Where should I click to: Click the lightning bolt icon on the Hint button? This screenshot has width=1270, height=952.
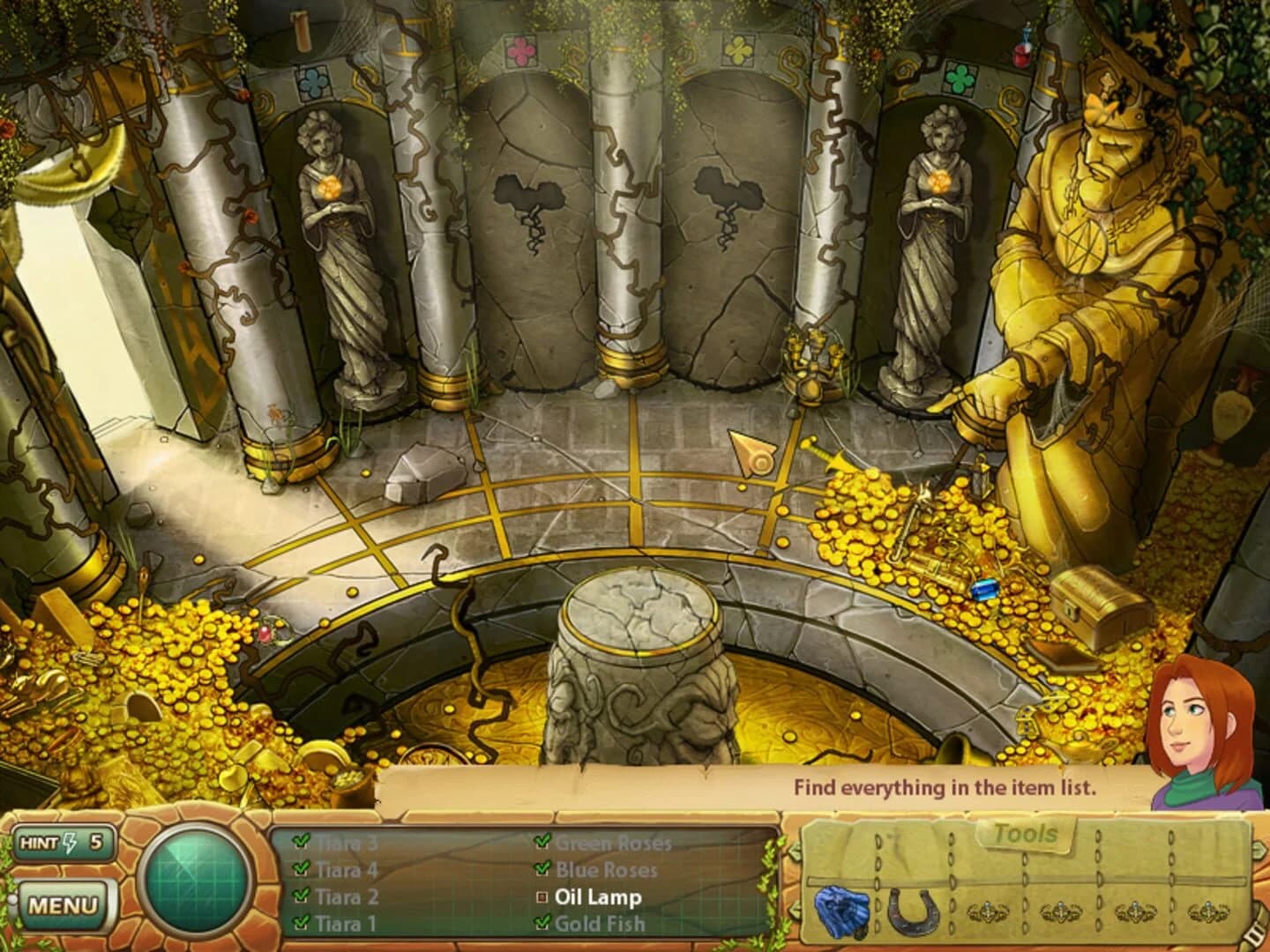click(71, 844)
